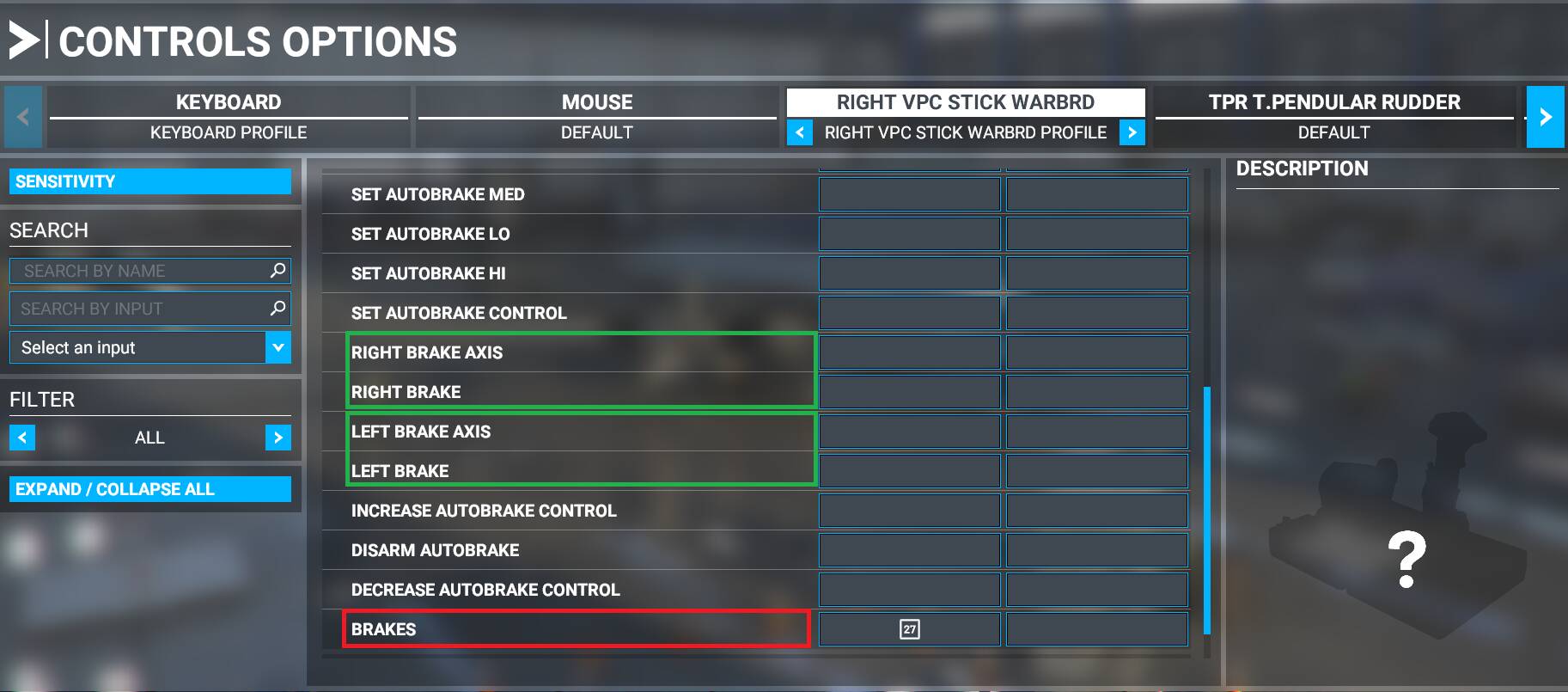The width and height of the screenshot is (1568, 692).
Task: Click EXPAND / COLLAPSE ALL
Action: (149, 488)
